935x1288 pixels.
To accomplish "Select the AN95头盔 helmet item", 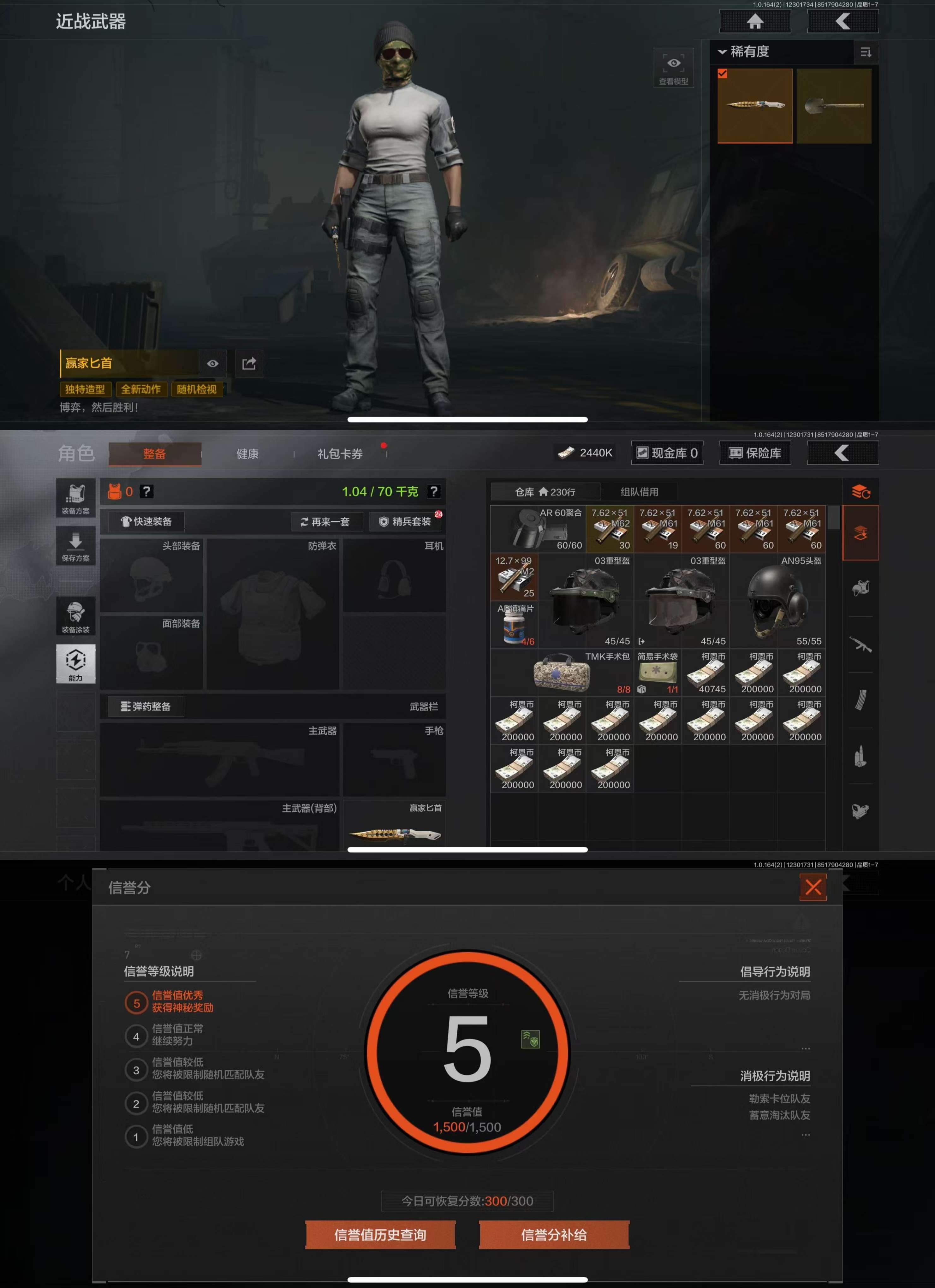I will [x=777, y=602].
